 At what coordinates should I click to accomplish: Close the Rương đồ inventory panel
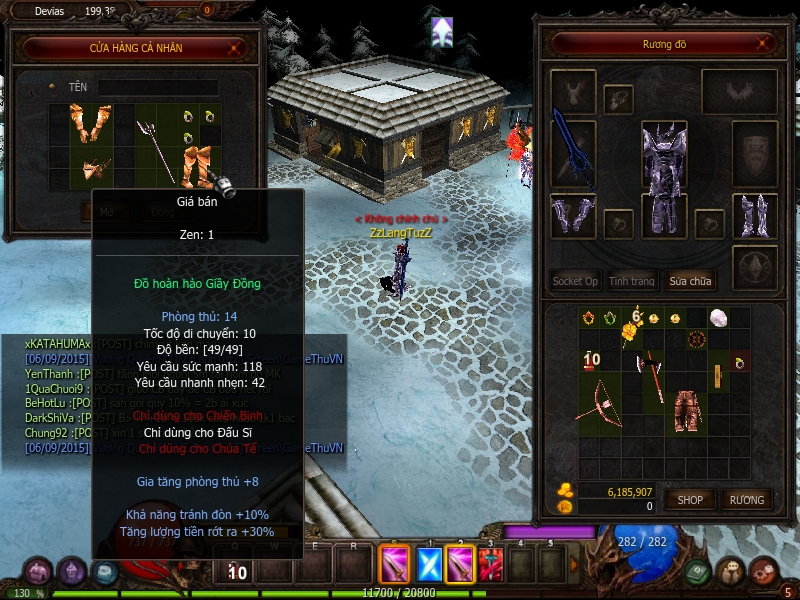[x=765, y=44]
